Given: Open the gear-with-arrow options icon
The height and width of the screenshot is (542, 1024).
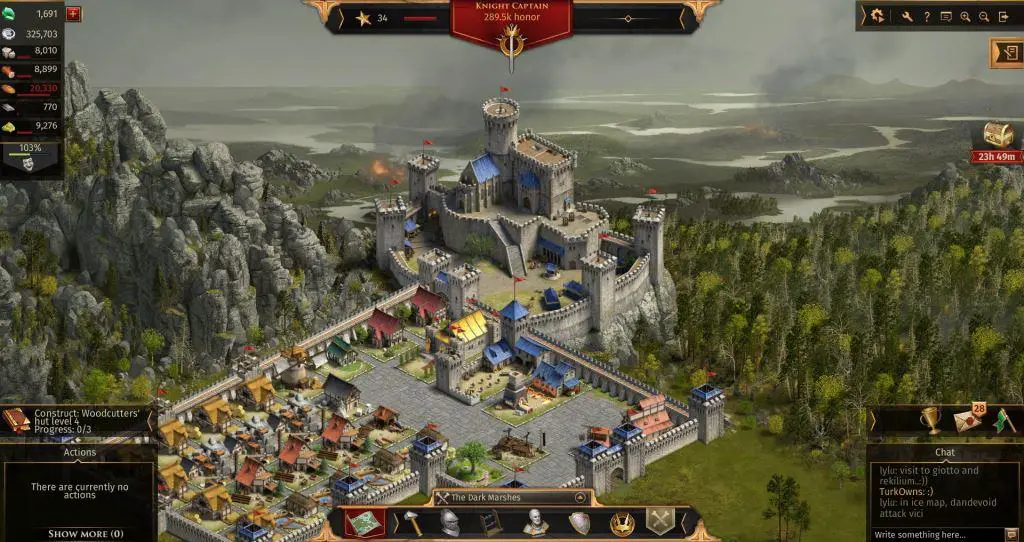Looking at the screenshot, I should pyautogui.click(x=877, y=16).
